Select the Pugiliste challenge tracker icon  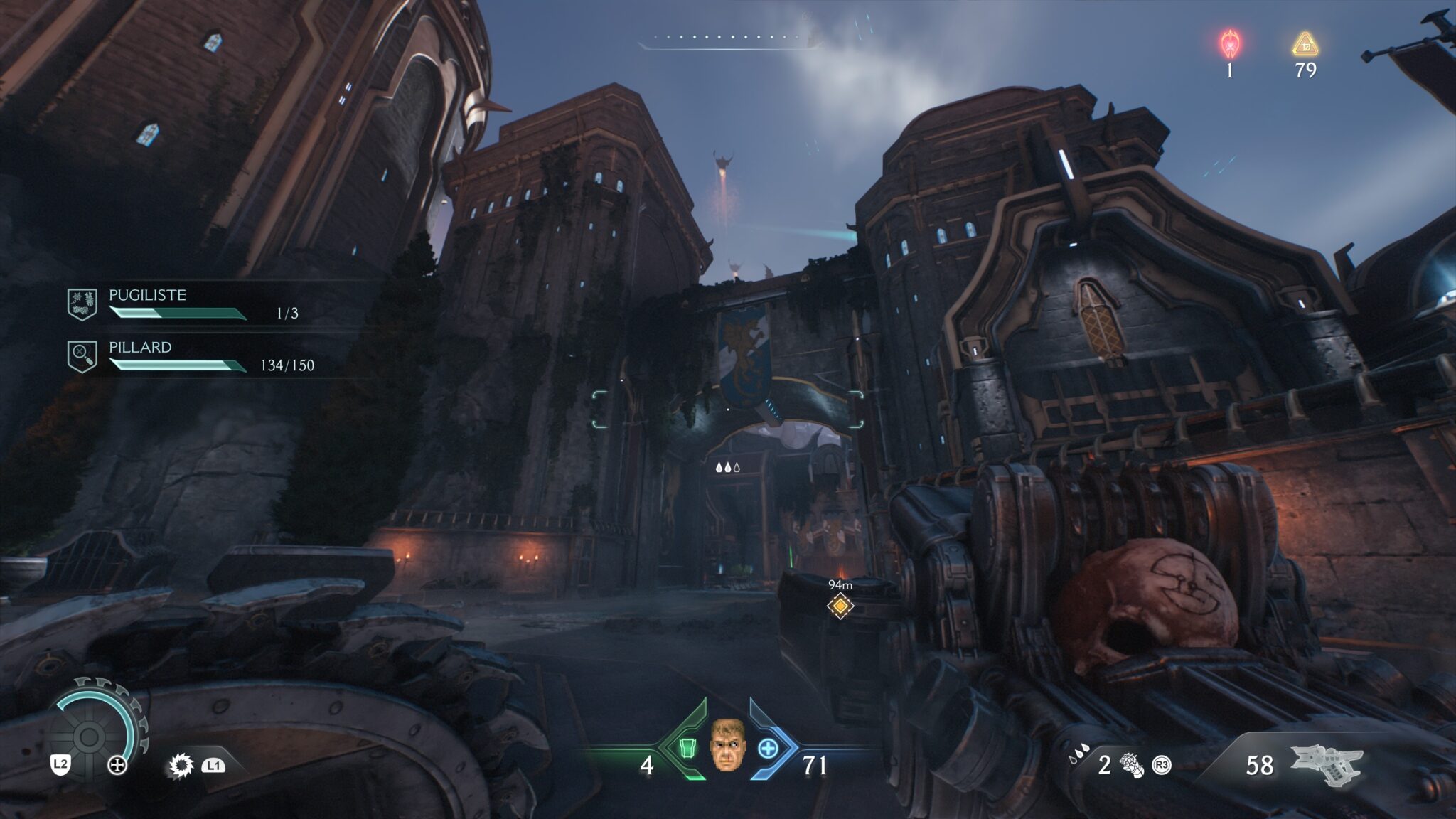tap(82, 304)
